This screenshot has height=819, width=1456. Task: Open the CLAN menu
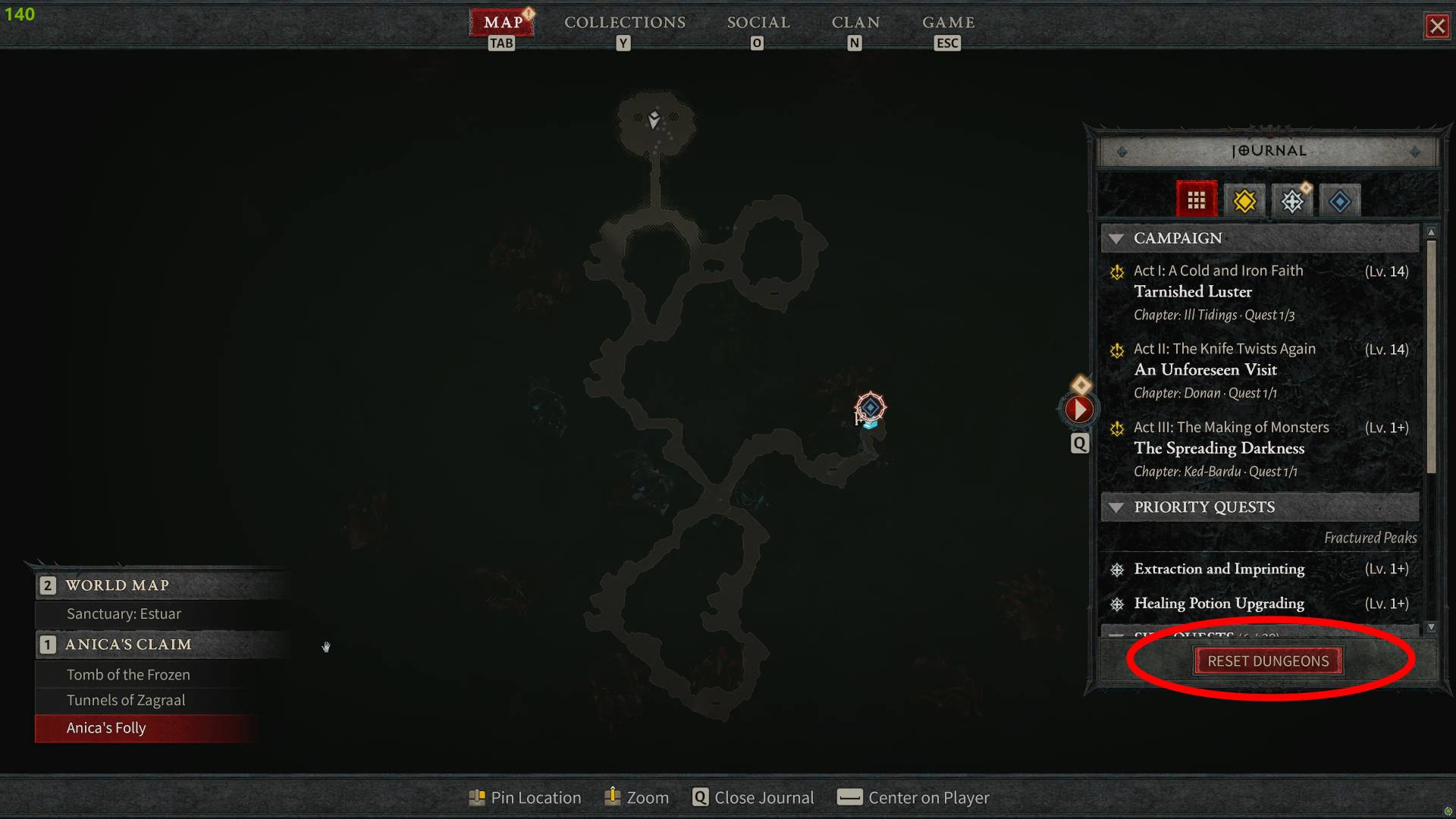click(x=855, y=22)
